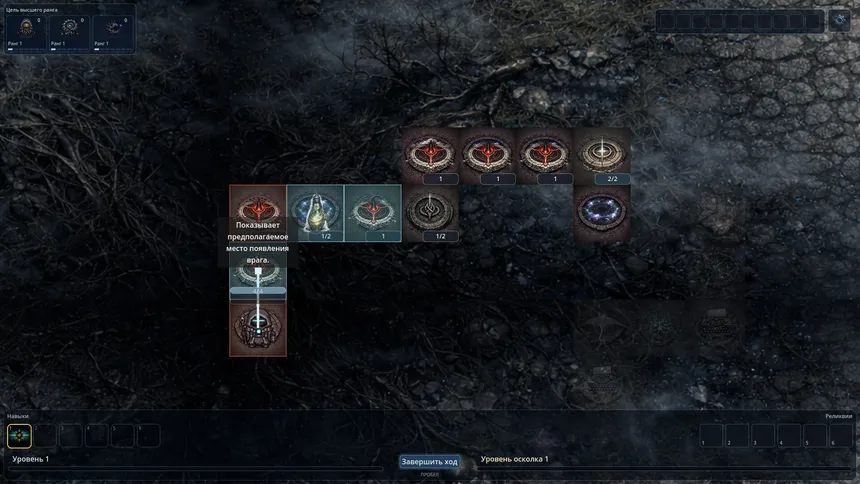Select the glowing white light tile marked 2/2
Screen dimensions: 860x484
pos(602,154)
